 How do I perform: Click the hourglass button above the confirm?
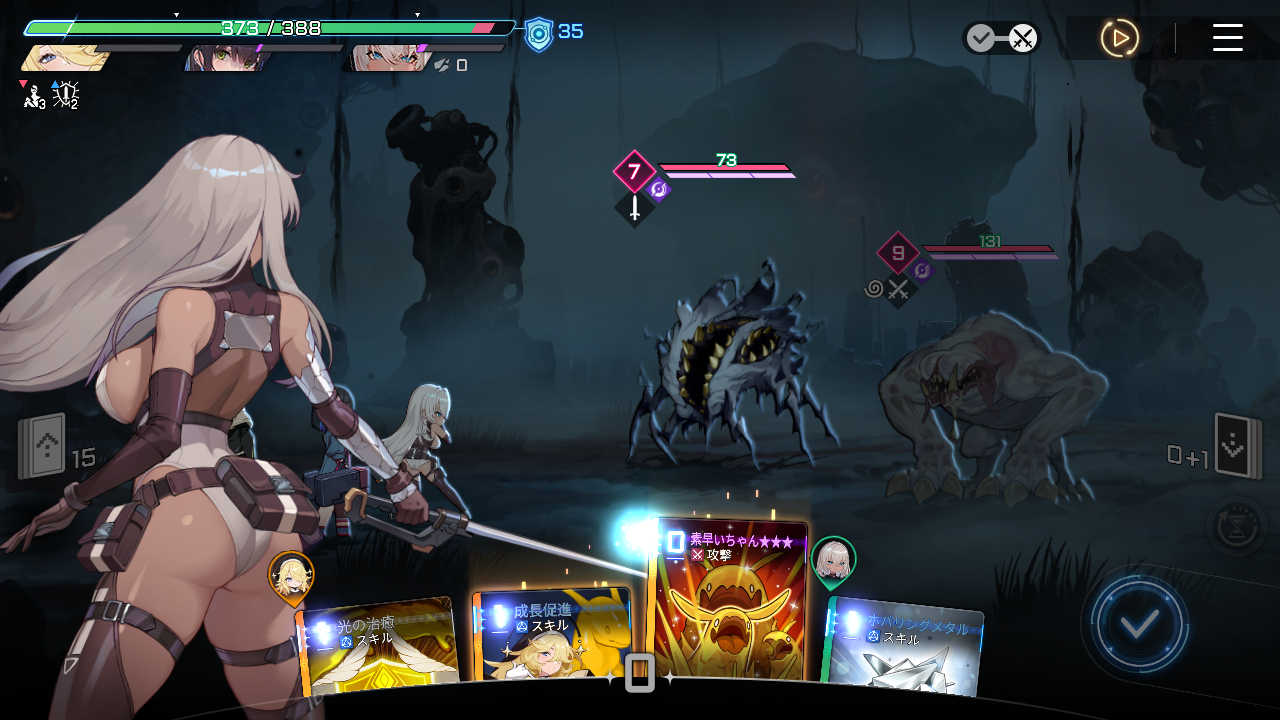(1236, 524)
